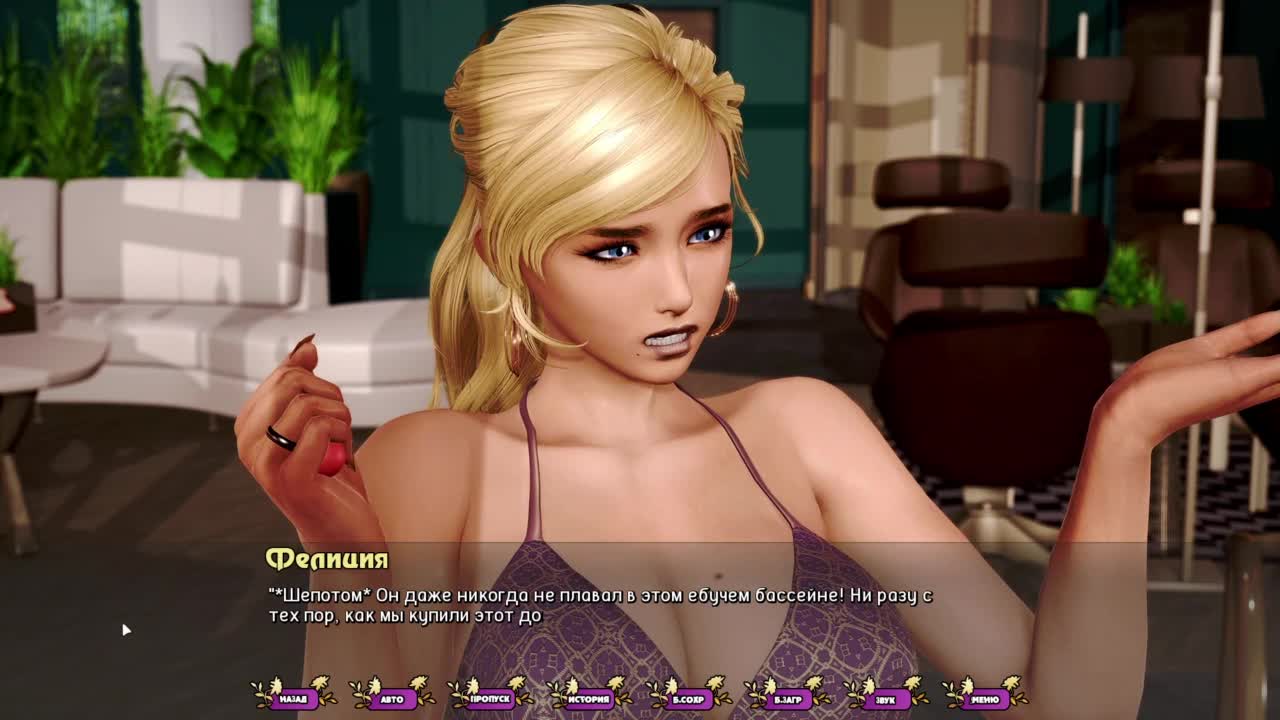
Task: Enable auto-advance with the Авто button
Action: coord(392,699)
